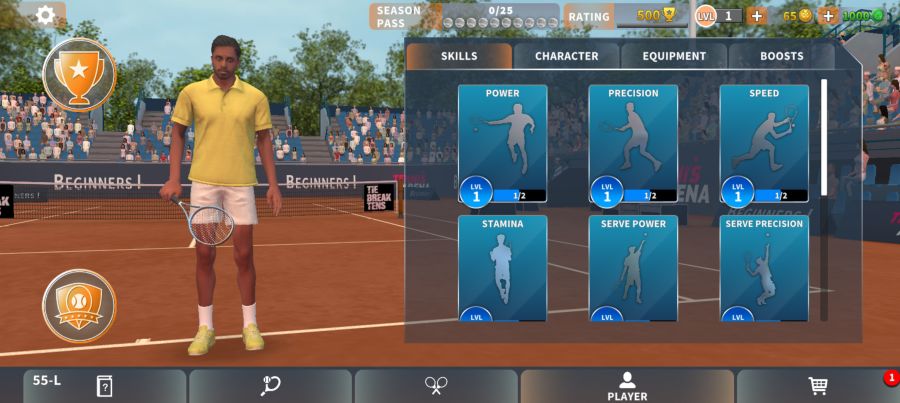900x403 pixels.
Task: Switch to the Equipment tab
Action: 674,56
